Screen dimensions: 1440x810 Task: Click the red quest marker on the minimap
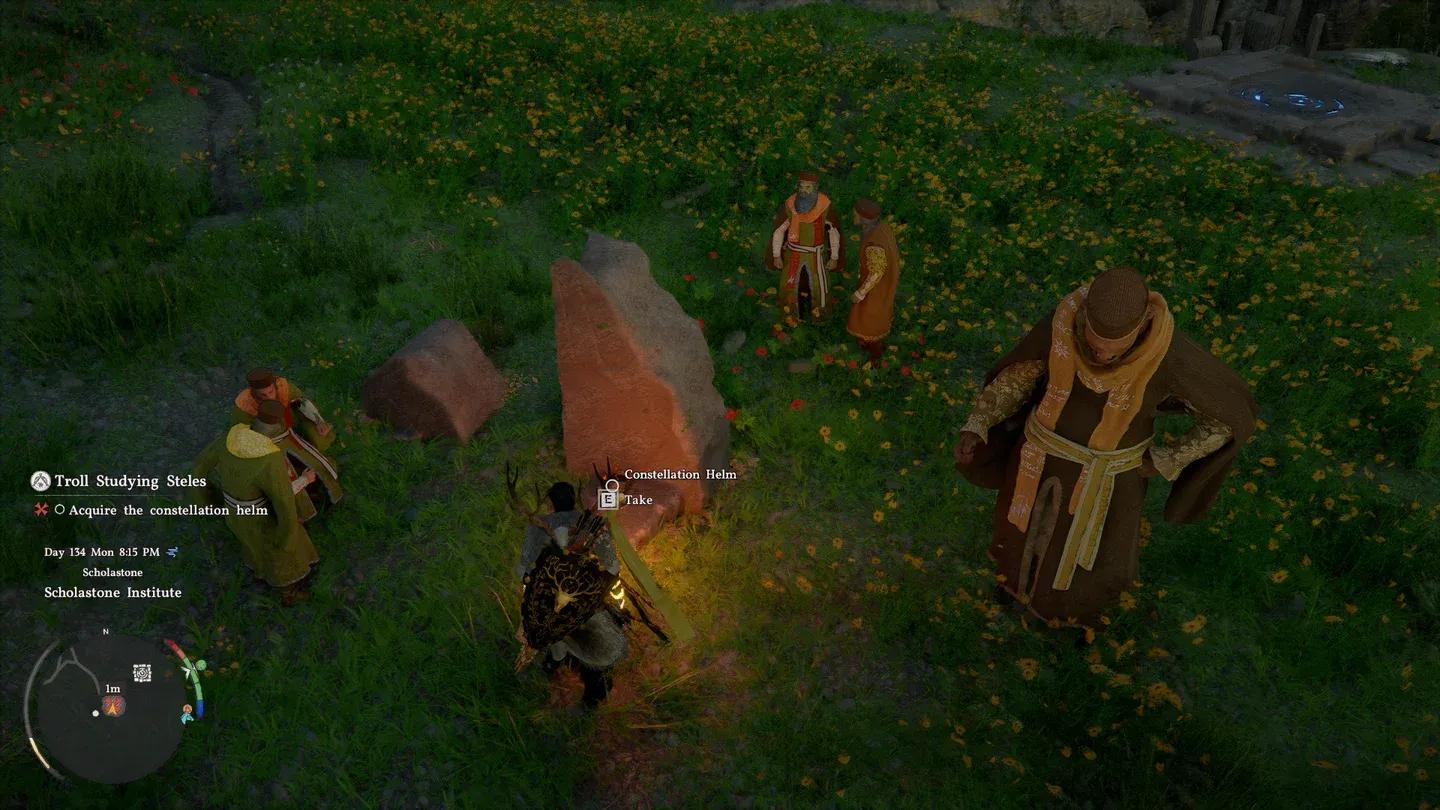click(113, 705)
